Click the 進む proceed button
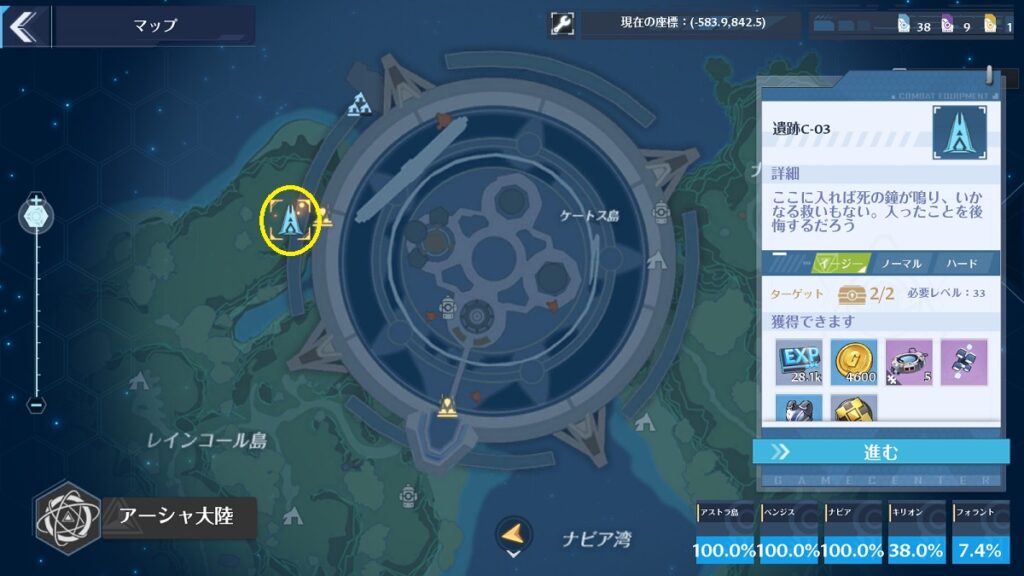Viewport: 1024px width, 576px height. point(880,452)
